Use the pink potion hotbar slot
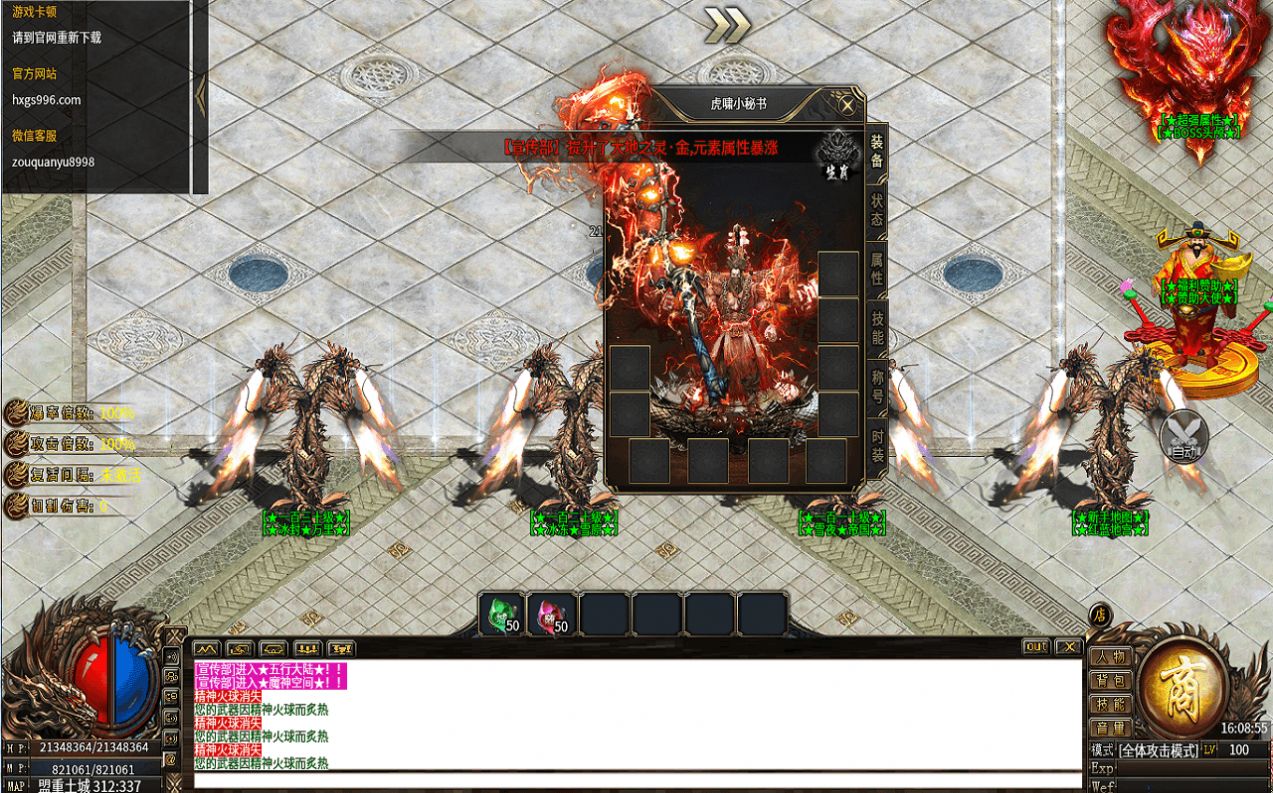The height and width of the screenshot is (793, 1273). pyautogui.click(x=553, y=614)
